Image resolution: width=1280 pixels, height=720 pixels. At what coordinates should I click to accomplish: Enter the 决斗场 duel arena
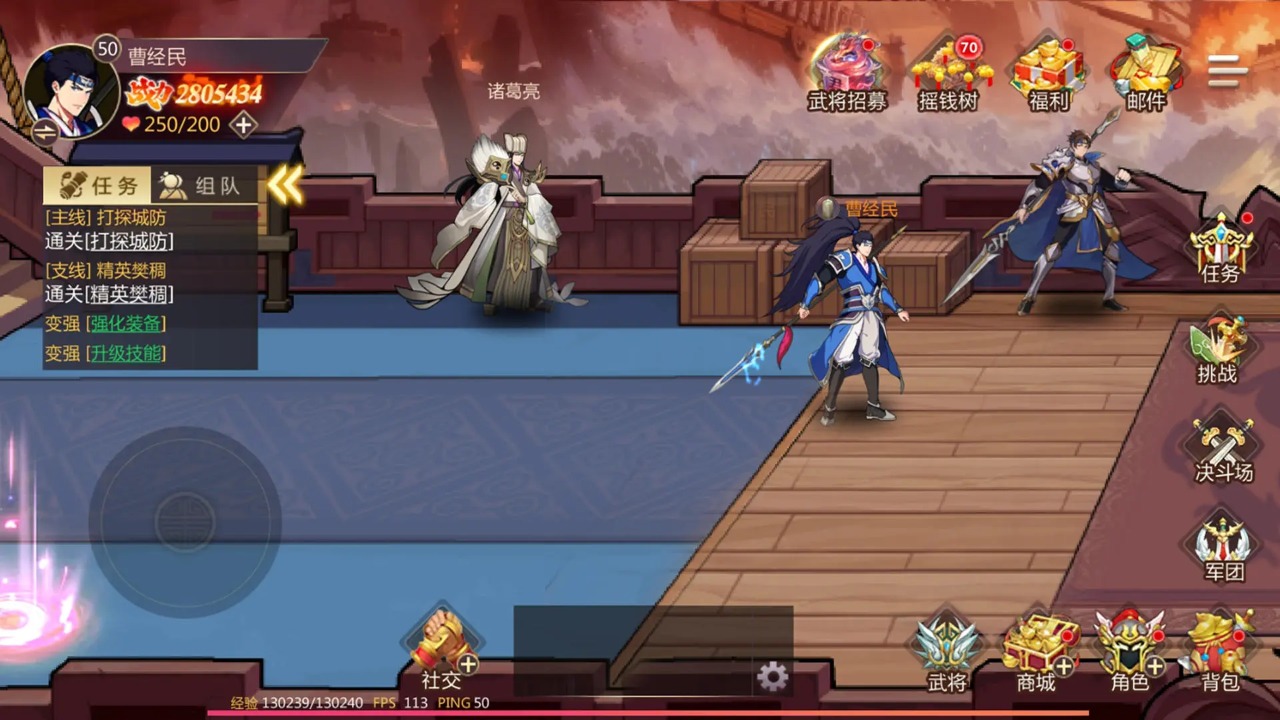point(1223,450)
